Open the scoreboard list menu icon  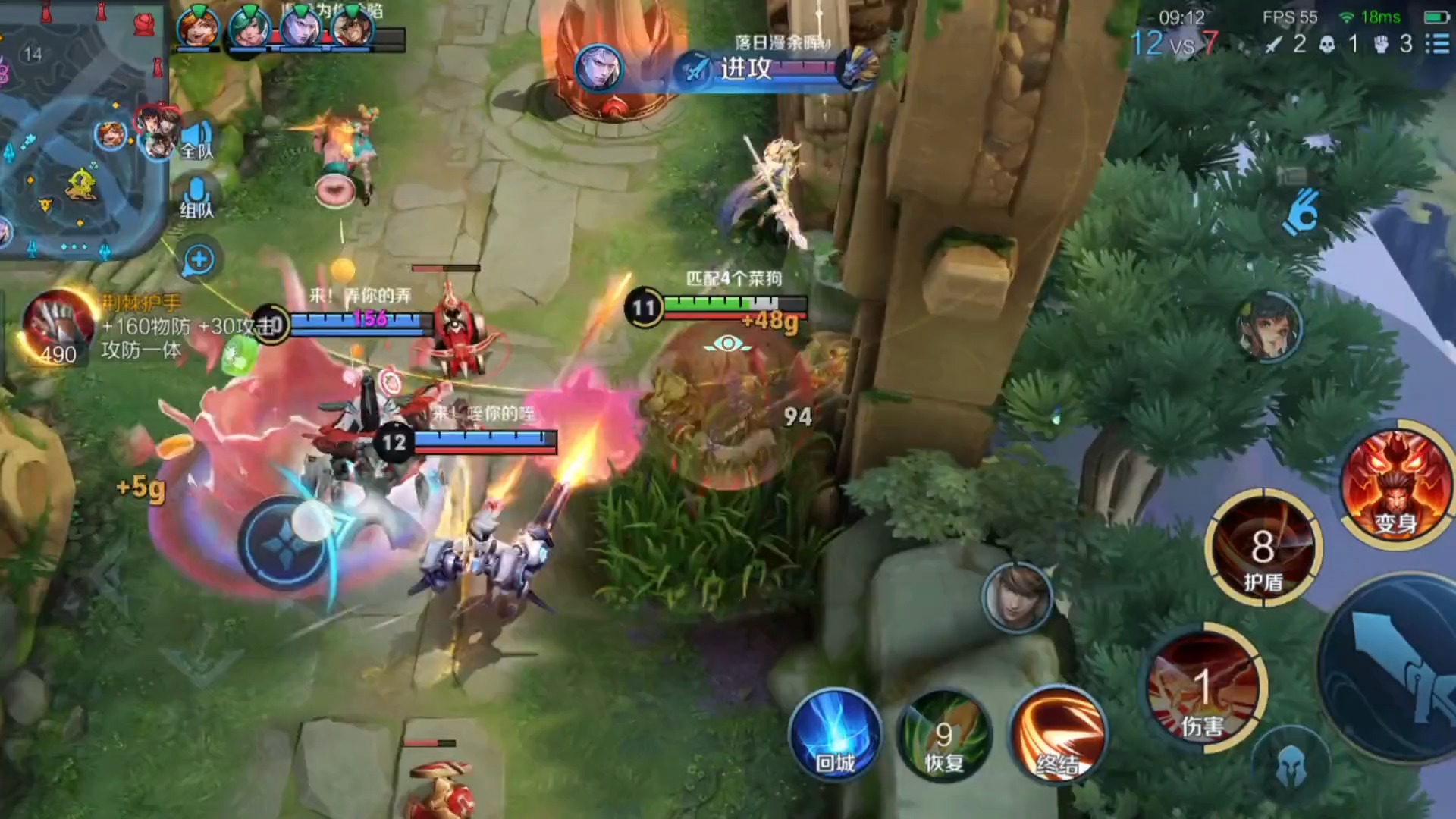click(x=1437, y=43)
